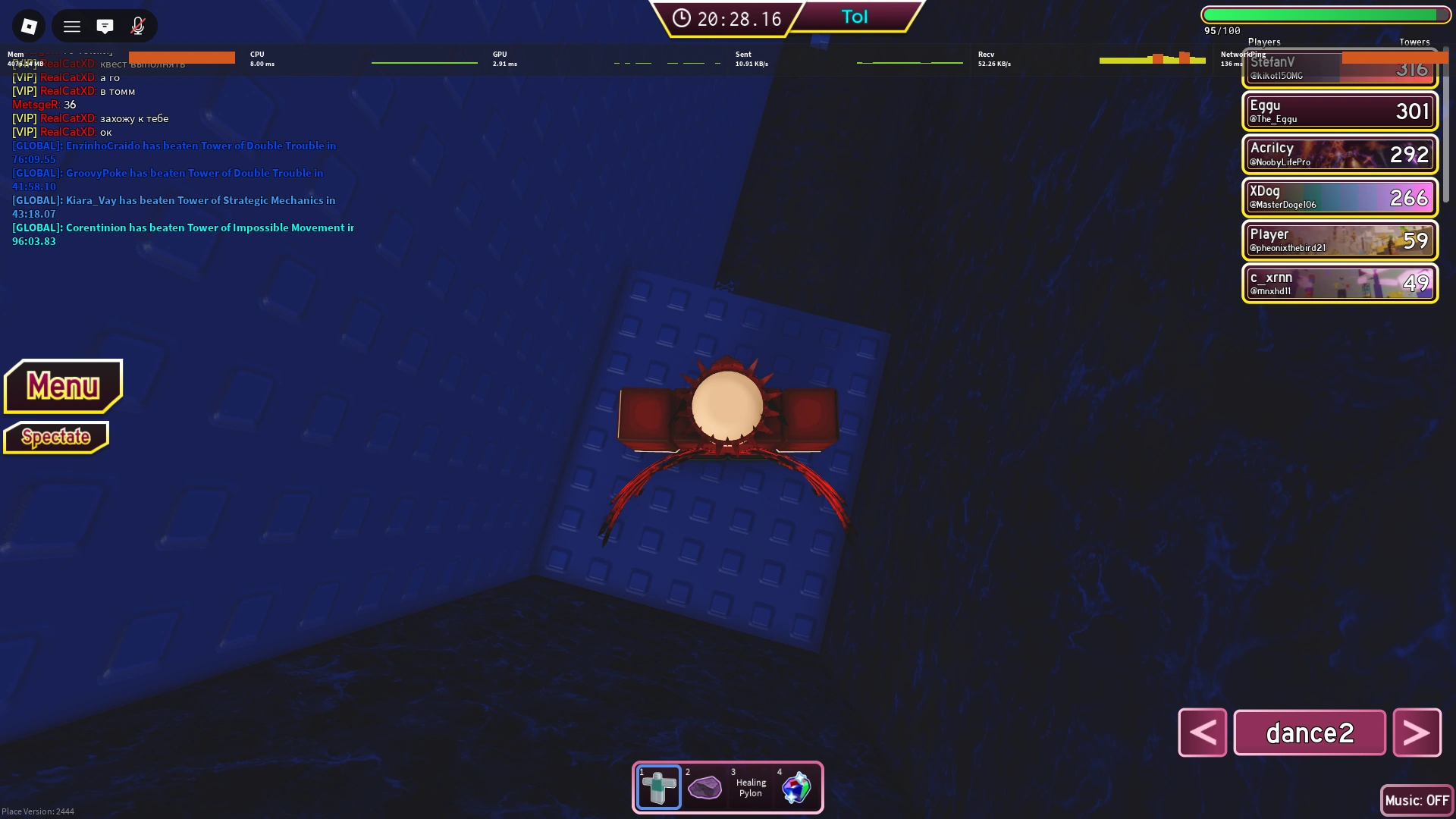
Task: Turn Music ON via the Music: OFF toggle
Action: [x=1417, y=800]
